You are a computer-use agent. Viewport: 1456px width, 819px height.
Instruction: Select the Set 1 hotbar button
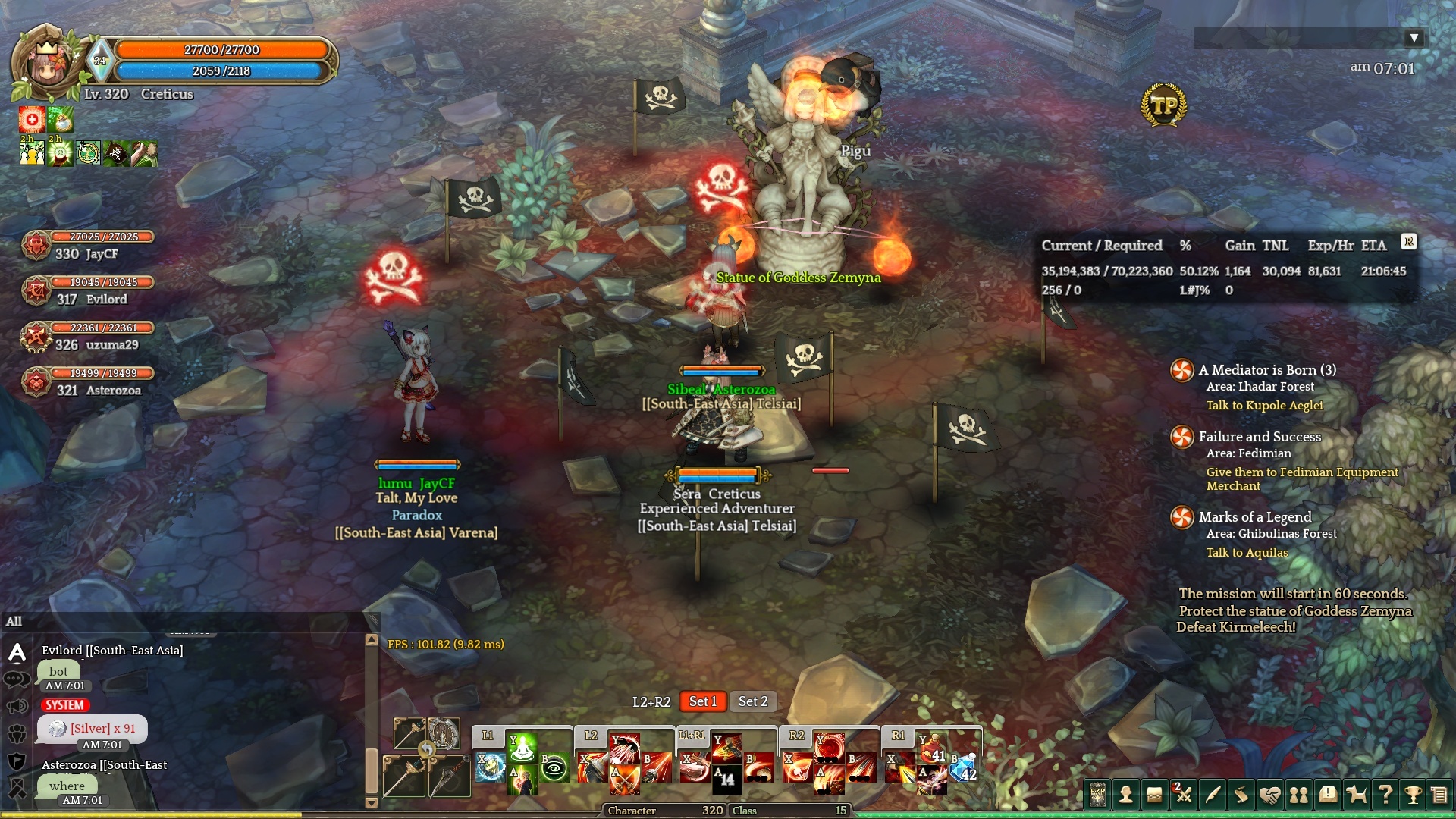coord(703,701)
